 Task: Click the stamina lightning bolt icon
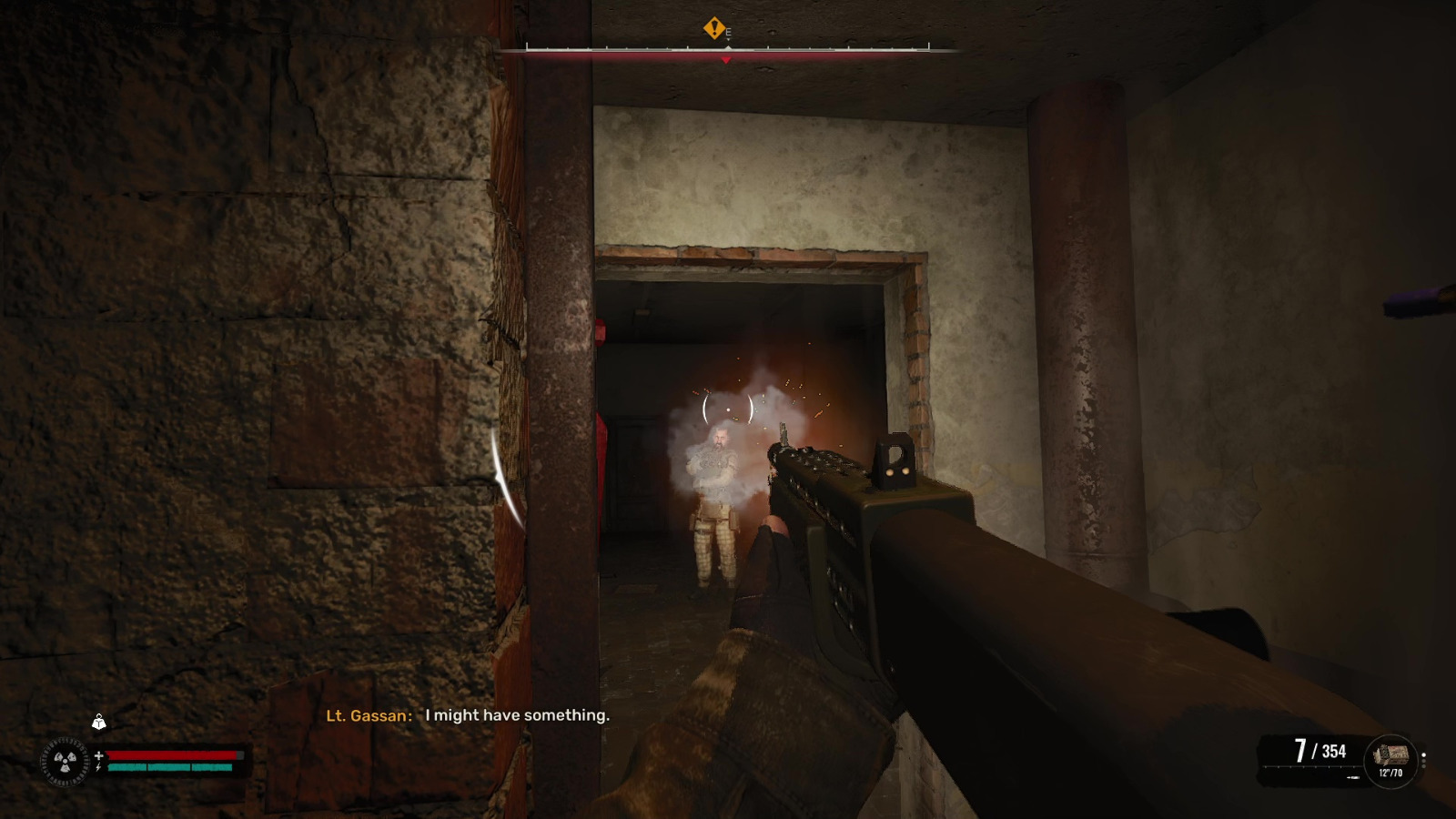pyautogui.click(x=99, y=767)
